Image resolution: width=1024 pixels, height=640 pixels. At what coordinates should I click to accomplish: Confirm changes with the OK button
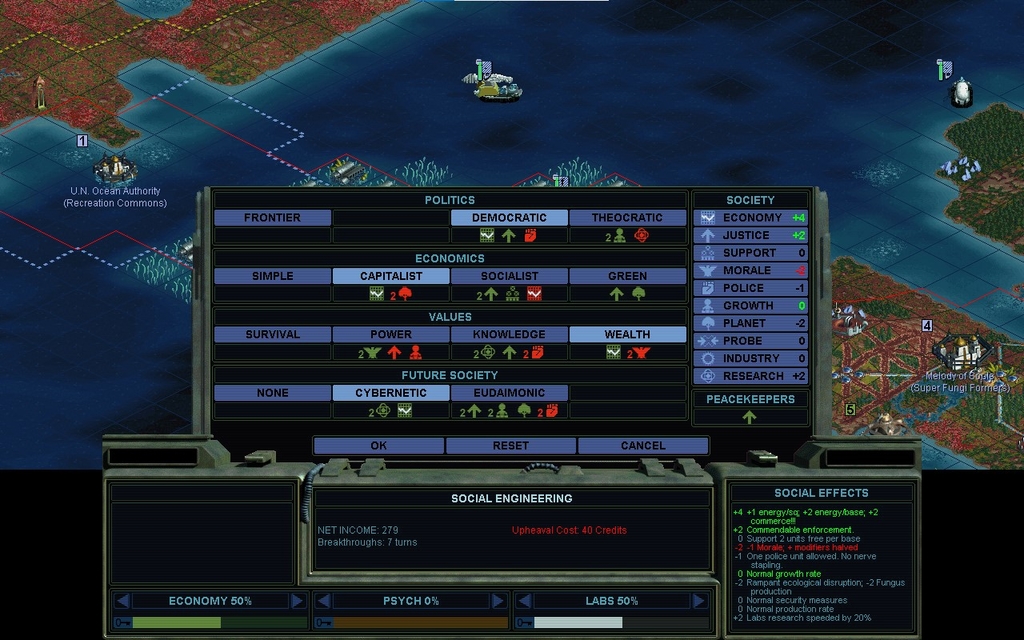click(x=378, y=446)
